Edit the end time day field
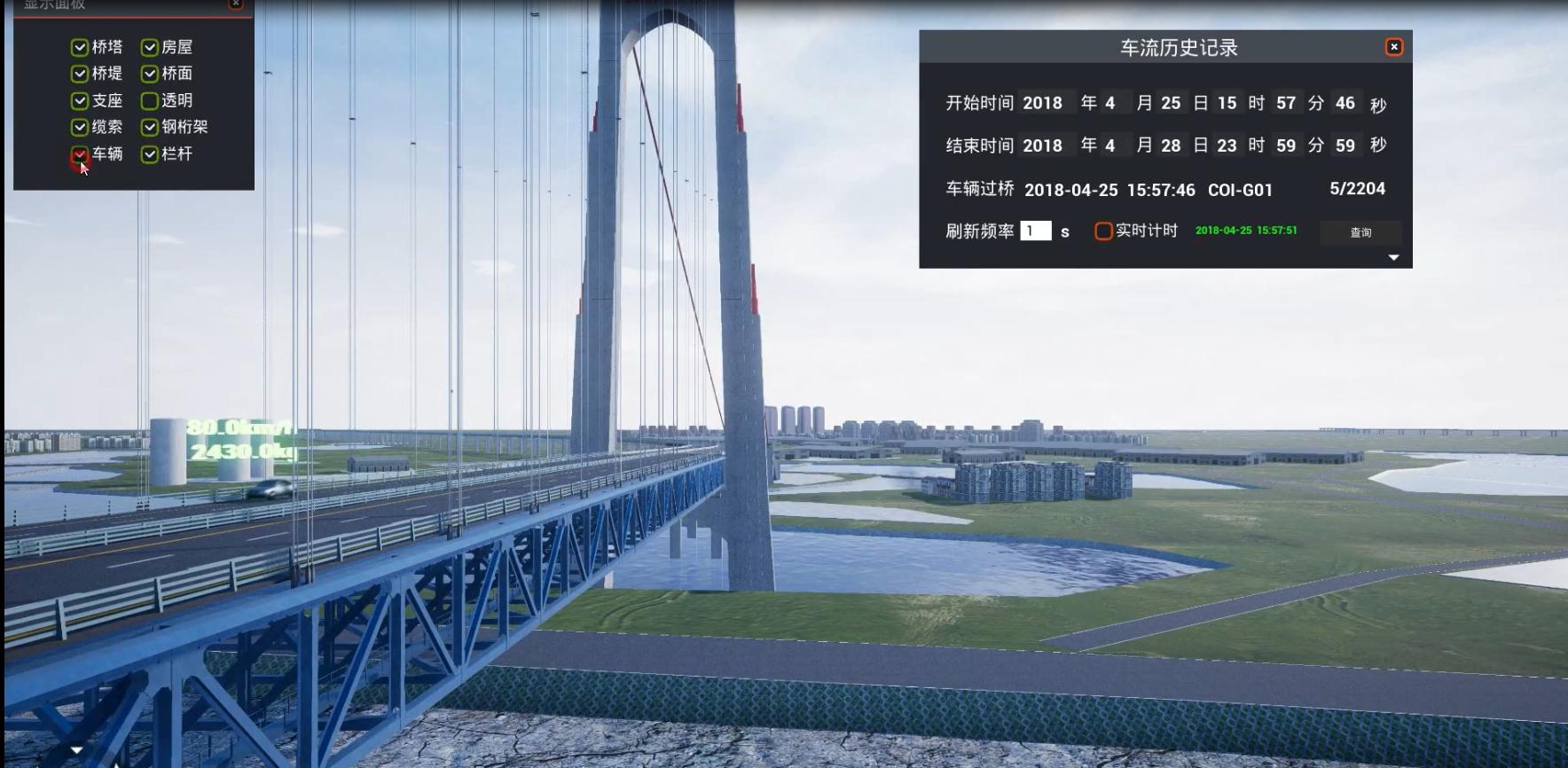 [1171, 145]
